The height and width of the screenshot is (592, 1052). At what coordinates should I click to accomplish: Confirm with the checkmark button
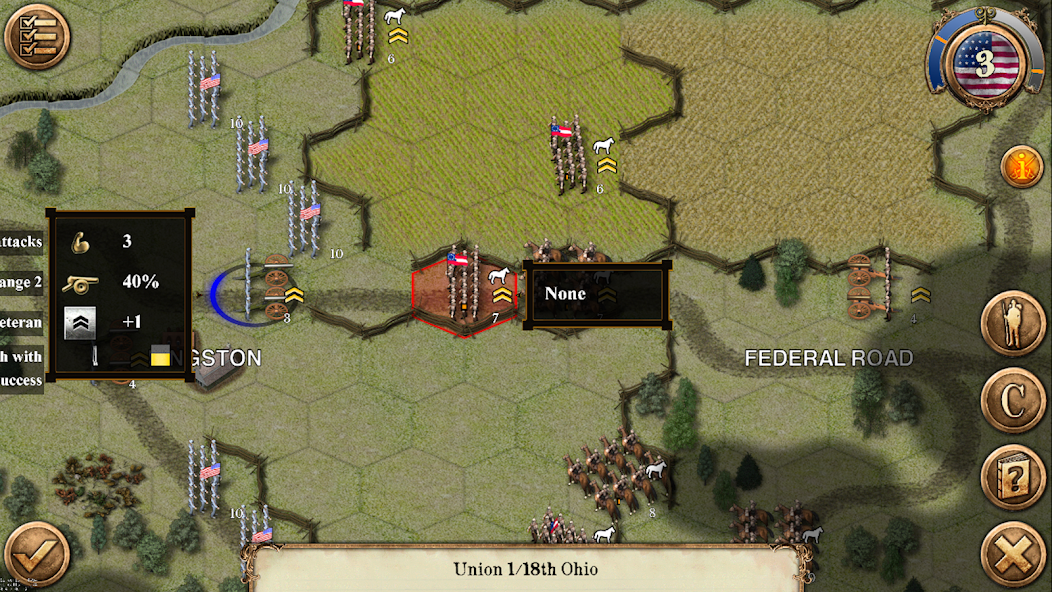tap(37, 553)
